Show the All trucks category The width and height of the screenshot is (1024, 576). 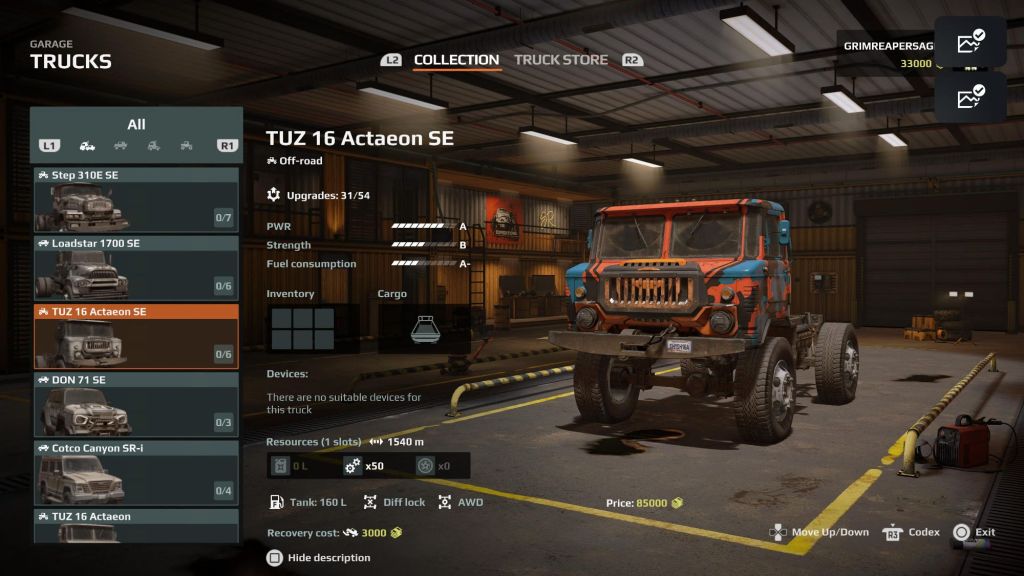point(136,124)
